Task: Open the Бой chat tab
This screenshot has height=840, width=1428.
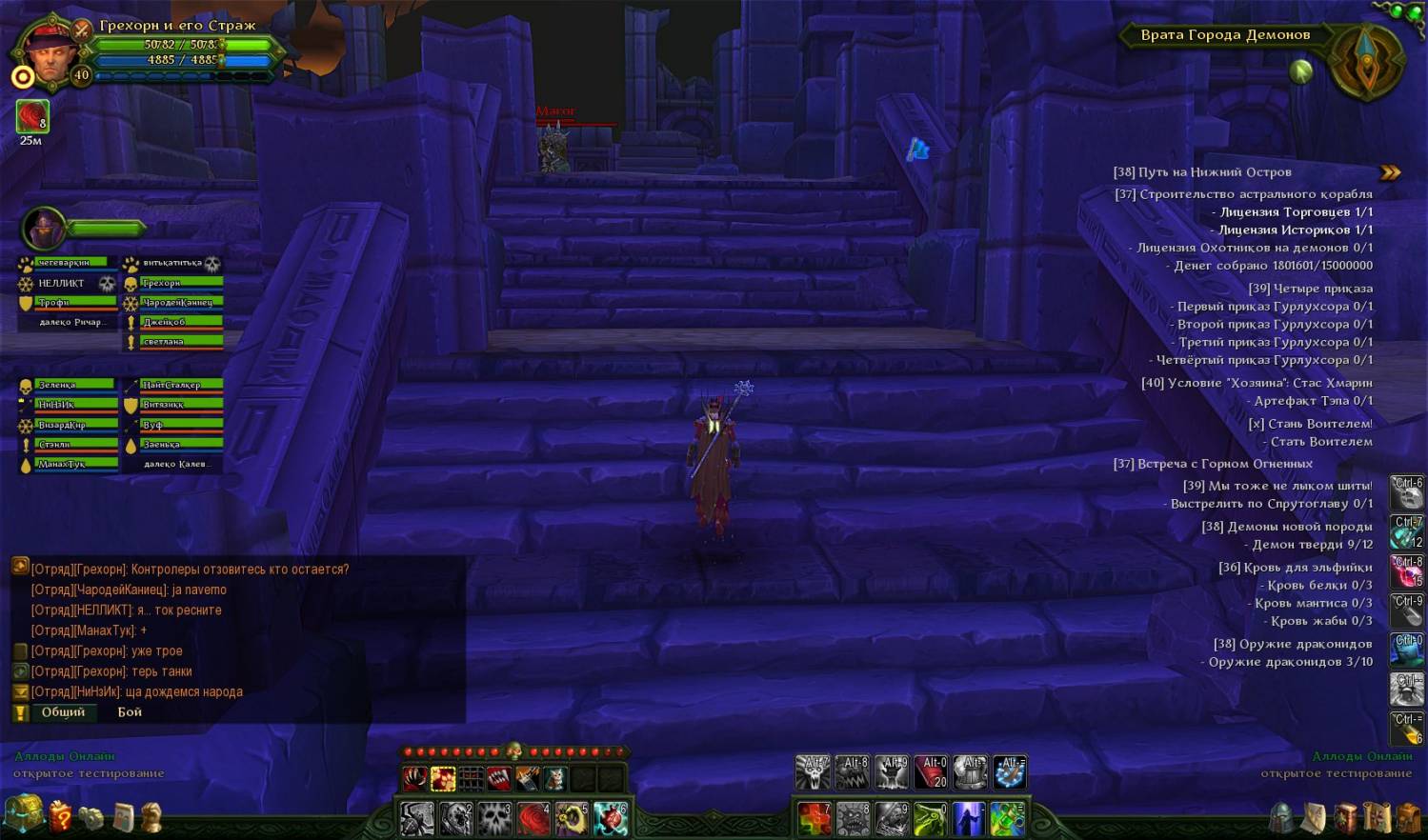Action: coord(130,712)
